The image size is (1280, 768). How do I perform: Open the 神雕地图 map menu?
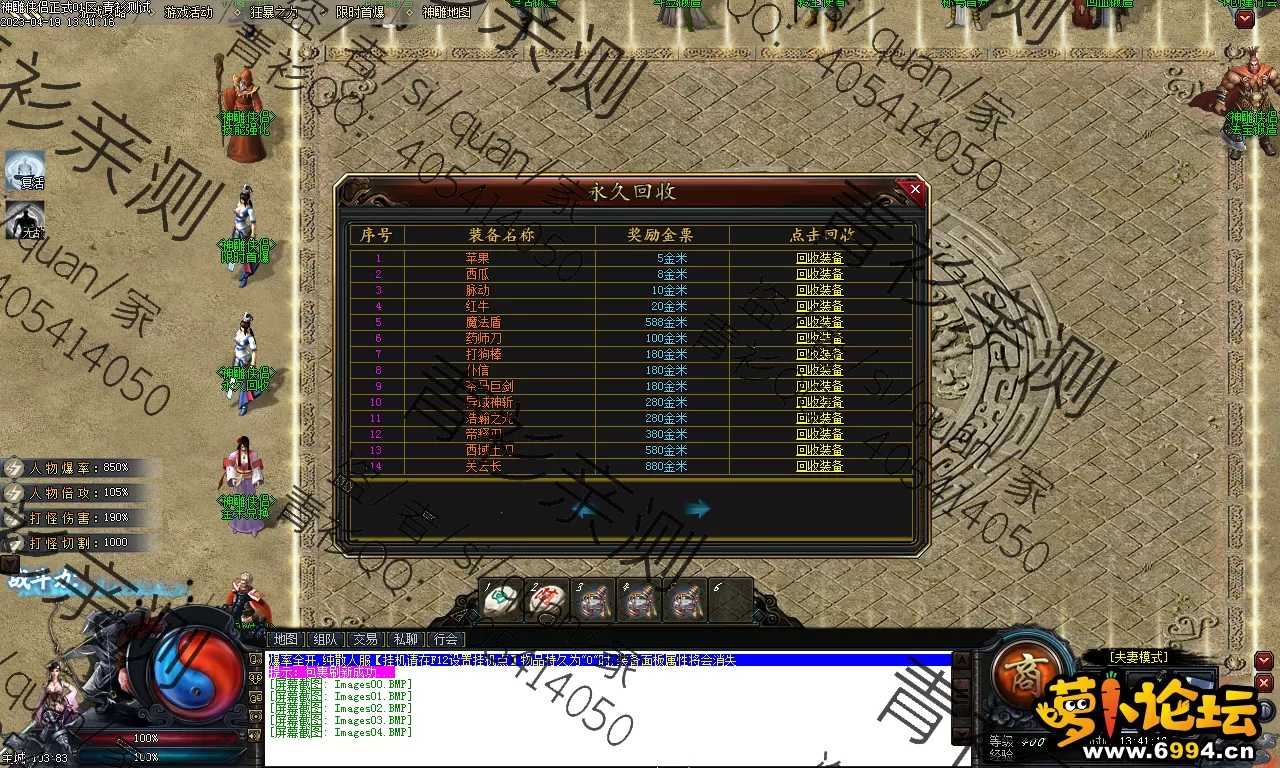(x=446, y=12)
